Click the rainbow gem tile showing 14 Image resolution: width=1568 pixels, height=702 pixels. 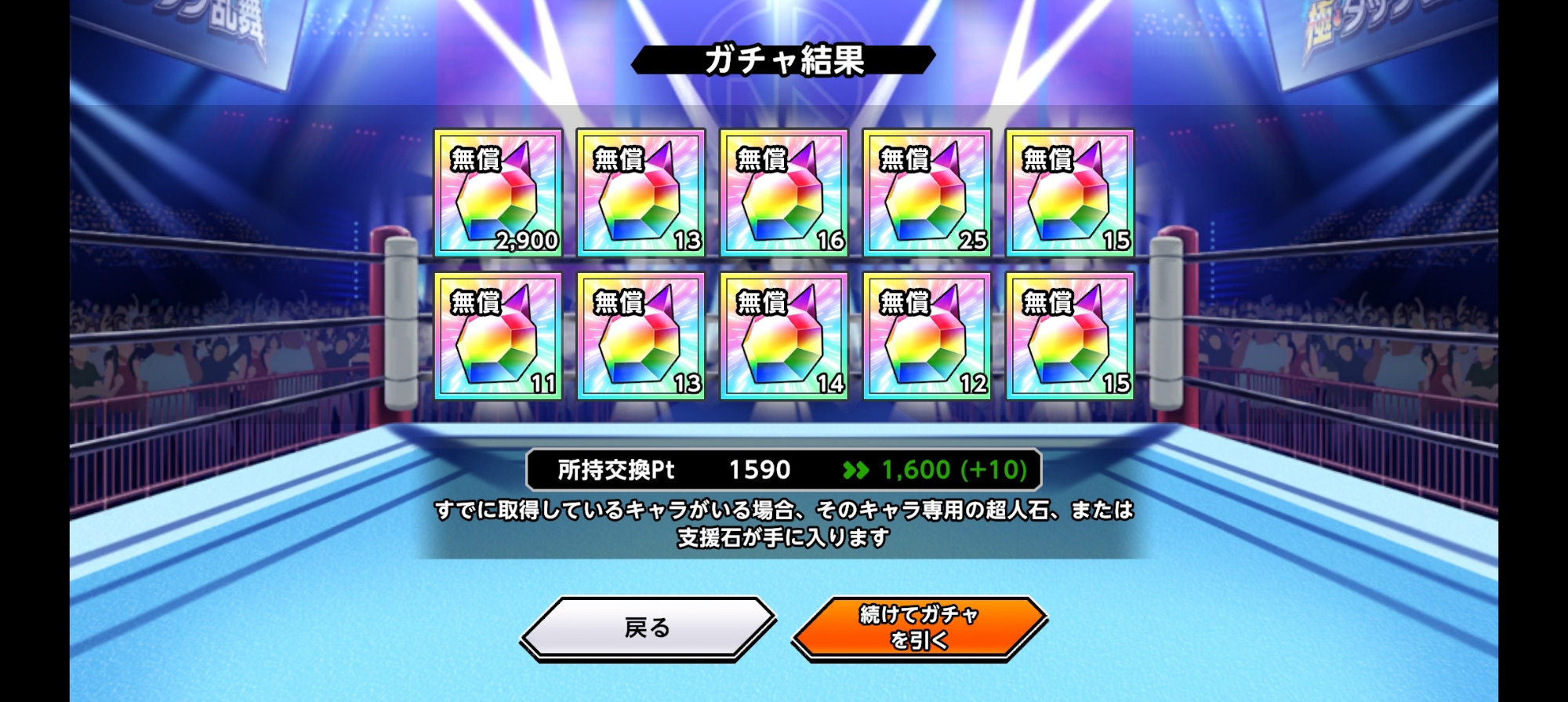point(784,336)
